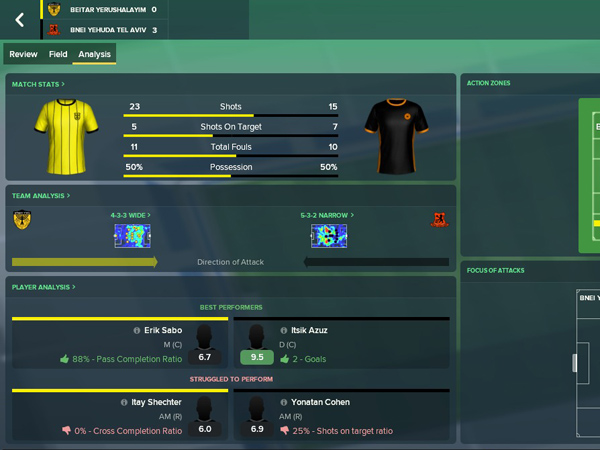This screenshot has height=450, width=600.
Task: Open the Action Zones panel
Action: tap(490, 83)
